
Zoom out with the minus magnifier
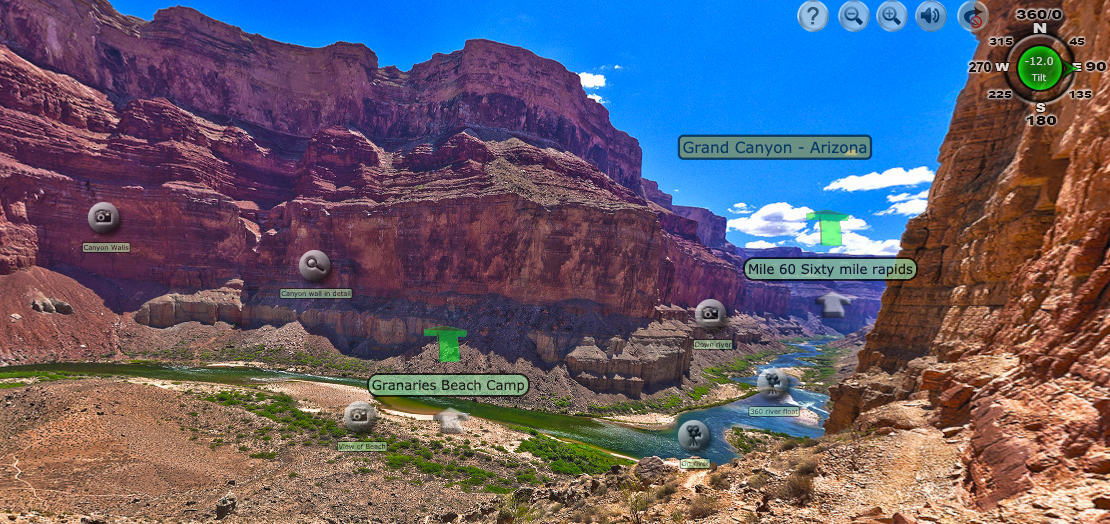click(x=853, y=16)
